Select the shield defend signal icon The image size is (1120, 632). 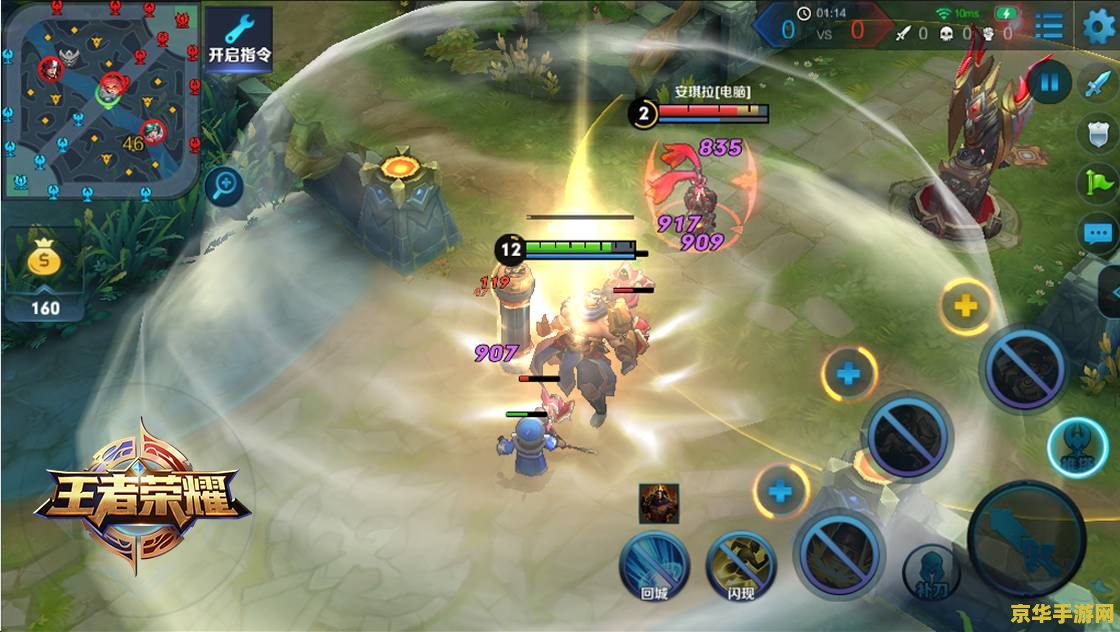tap(1097, 133)
